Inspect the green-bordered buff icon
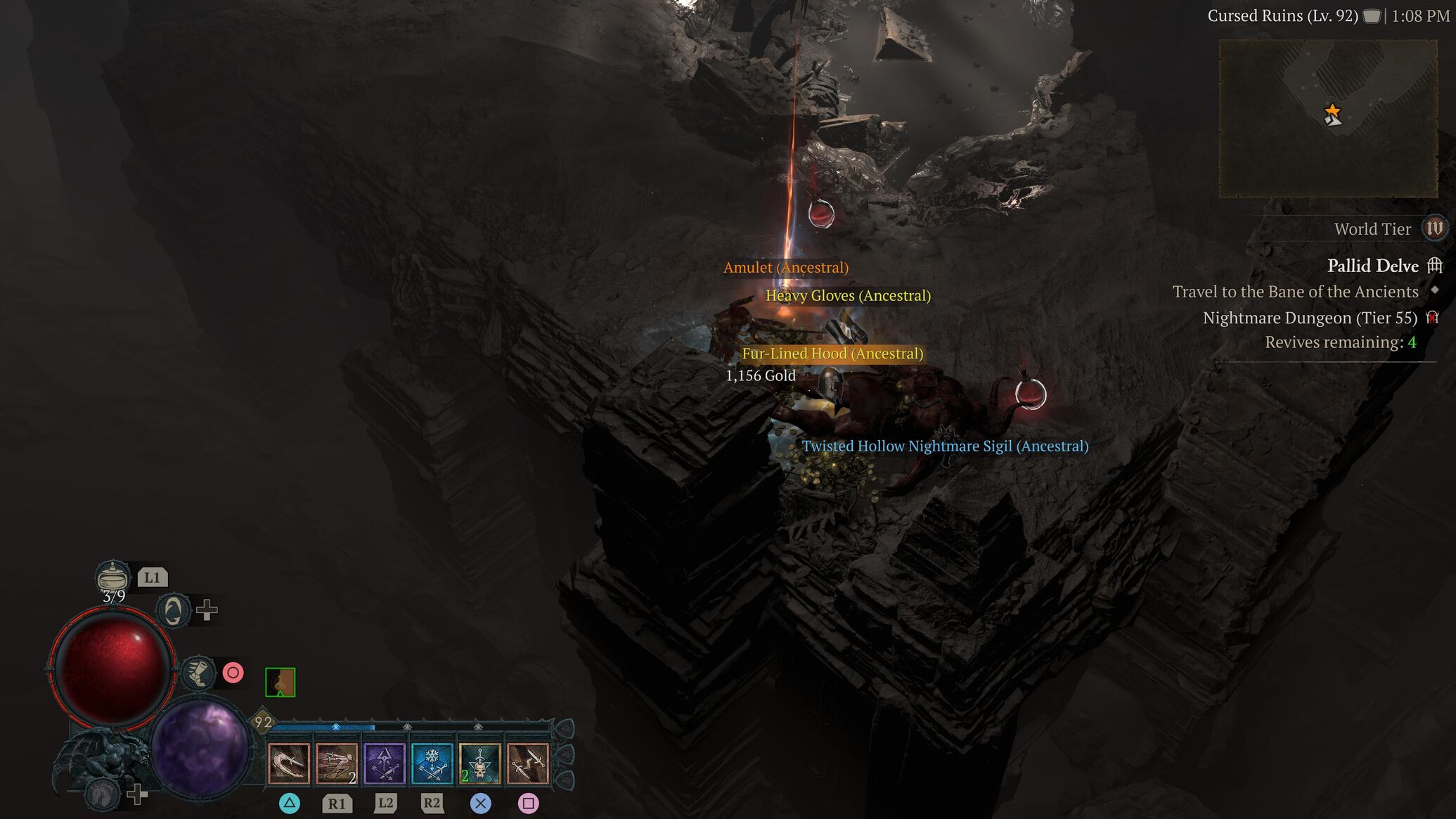The height and width of the screenshot is (819, 1456). (x=280, y=683)
